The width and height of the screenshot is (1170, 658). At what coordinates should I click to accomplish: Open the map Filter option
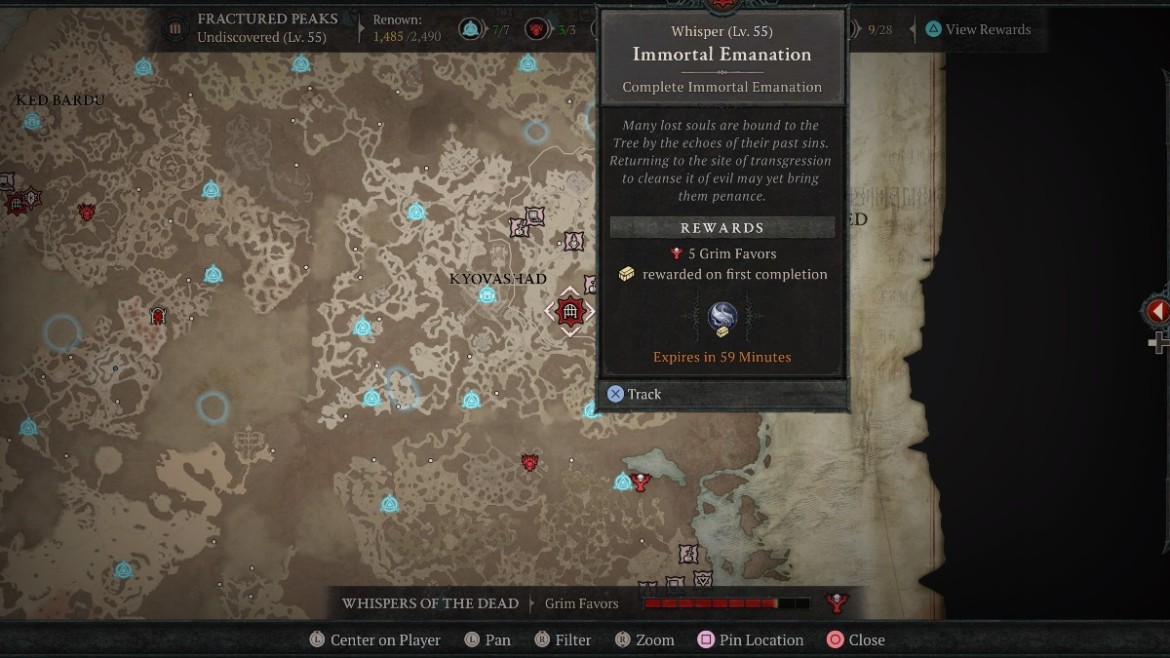point(562,640)
